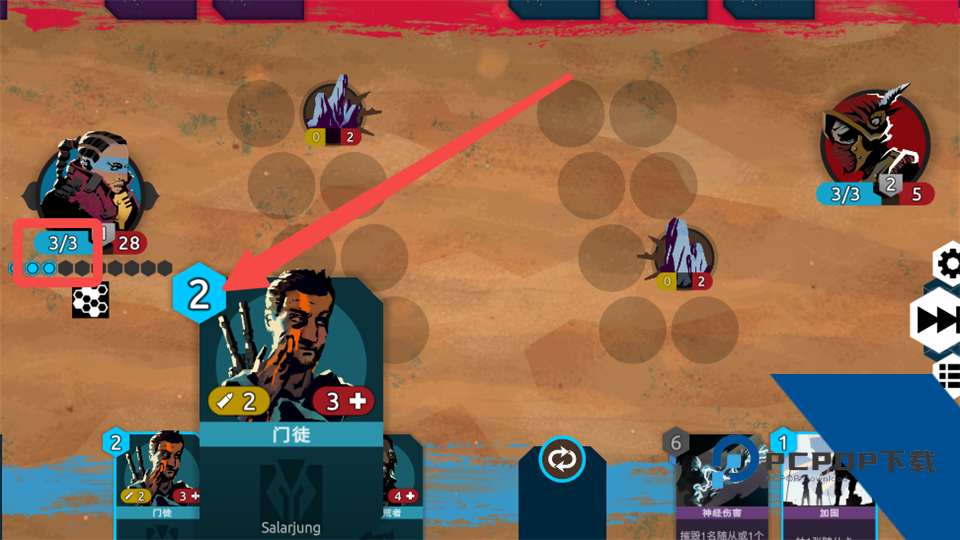Open the gear settings menu
The height and width of the screenshot is (540, 960).
948,264
